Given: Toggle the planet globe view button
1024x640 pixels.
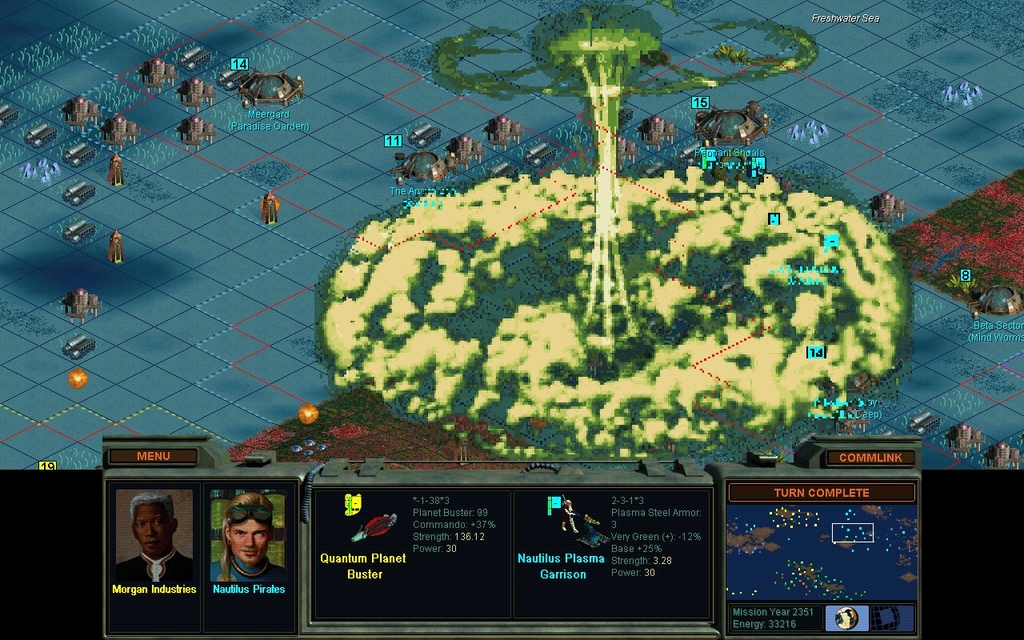Looking at the screenshot, I should [x=846, y=617].
